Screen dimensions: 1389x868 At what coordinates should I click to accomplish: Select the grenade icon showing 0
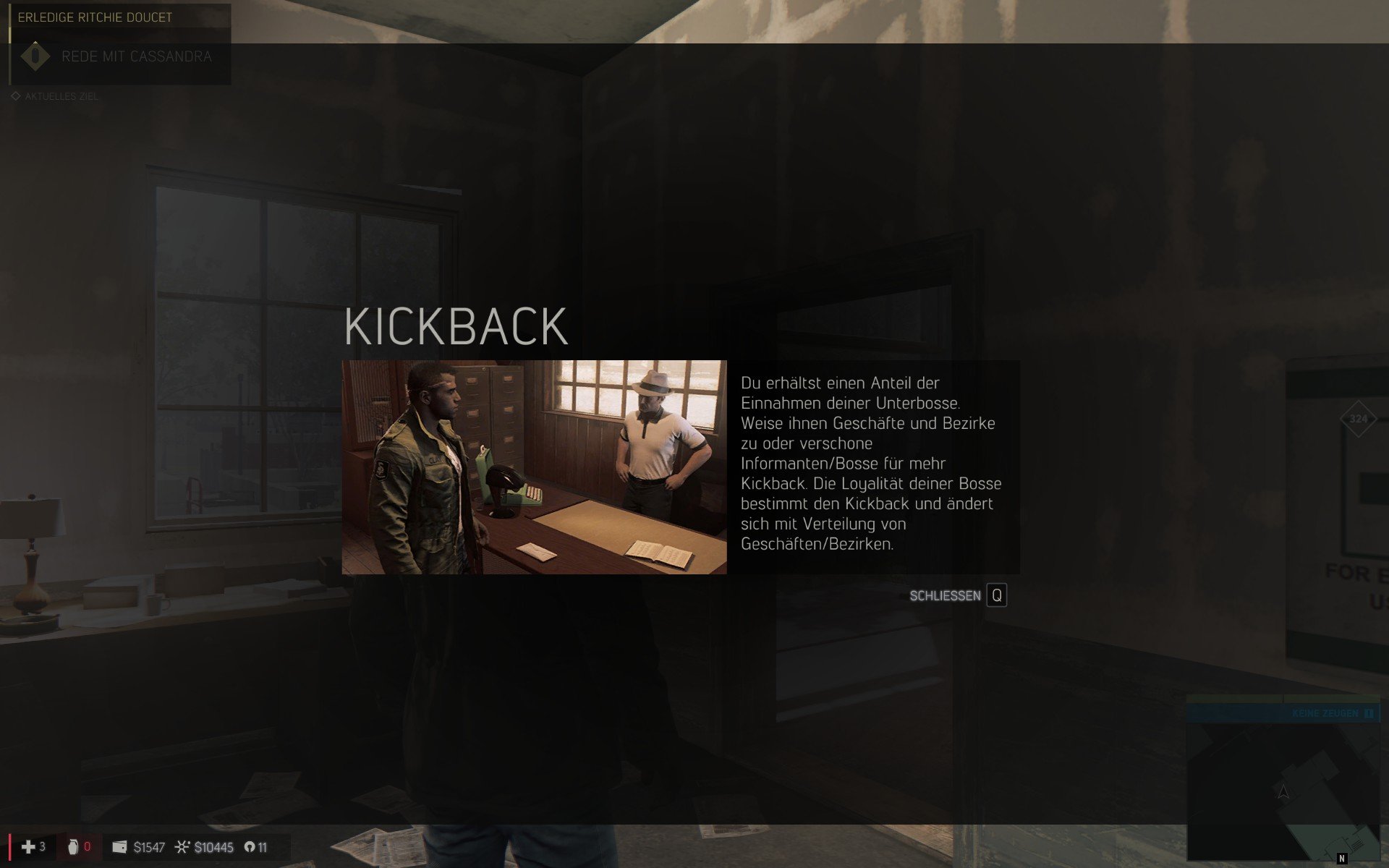click(72, 846)
